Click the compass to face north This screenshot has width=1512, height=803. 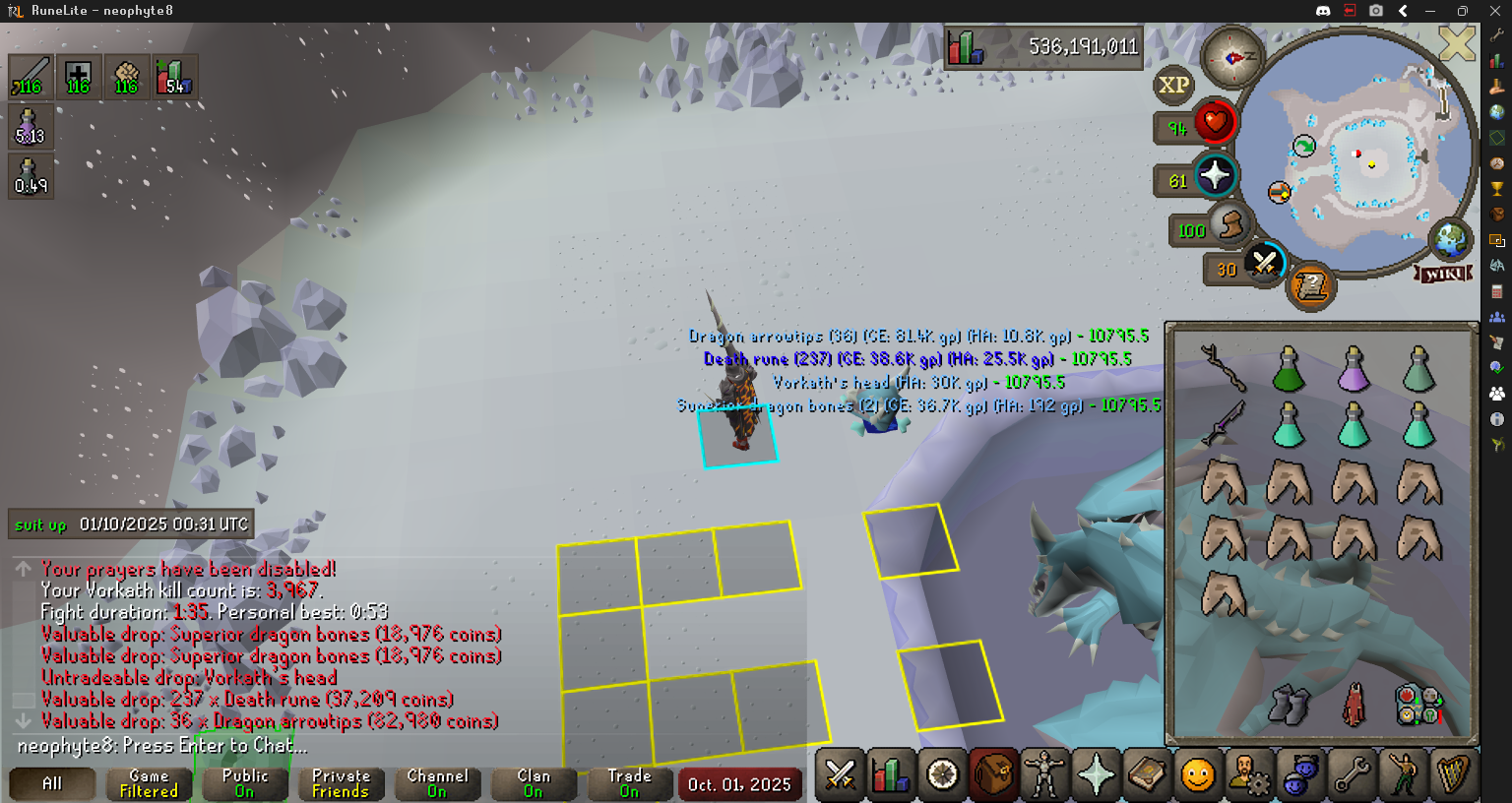click(x=1231, y=58)
